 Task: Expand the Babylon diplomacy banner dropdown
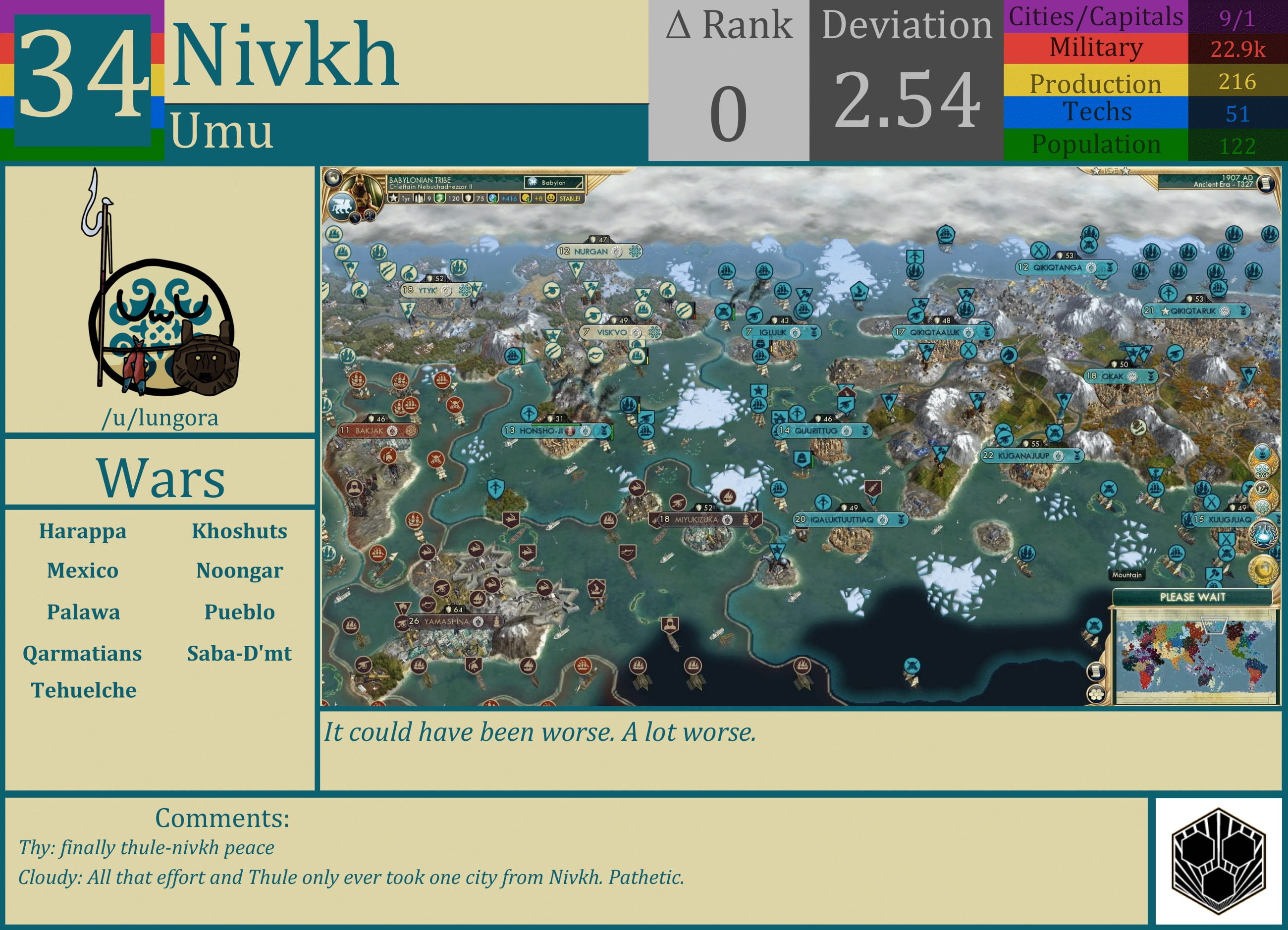coord(555,183)
